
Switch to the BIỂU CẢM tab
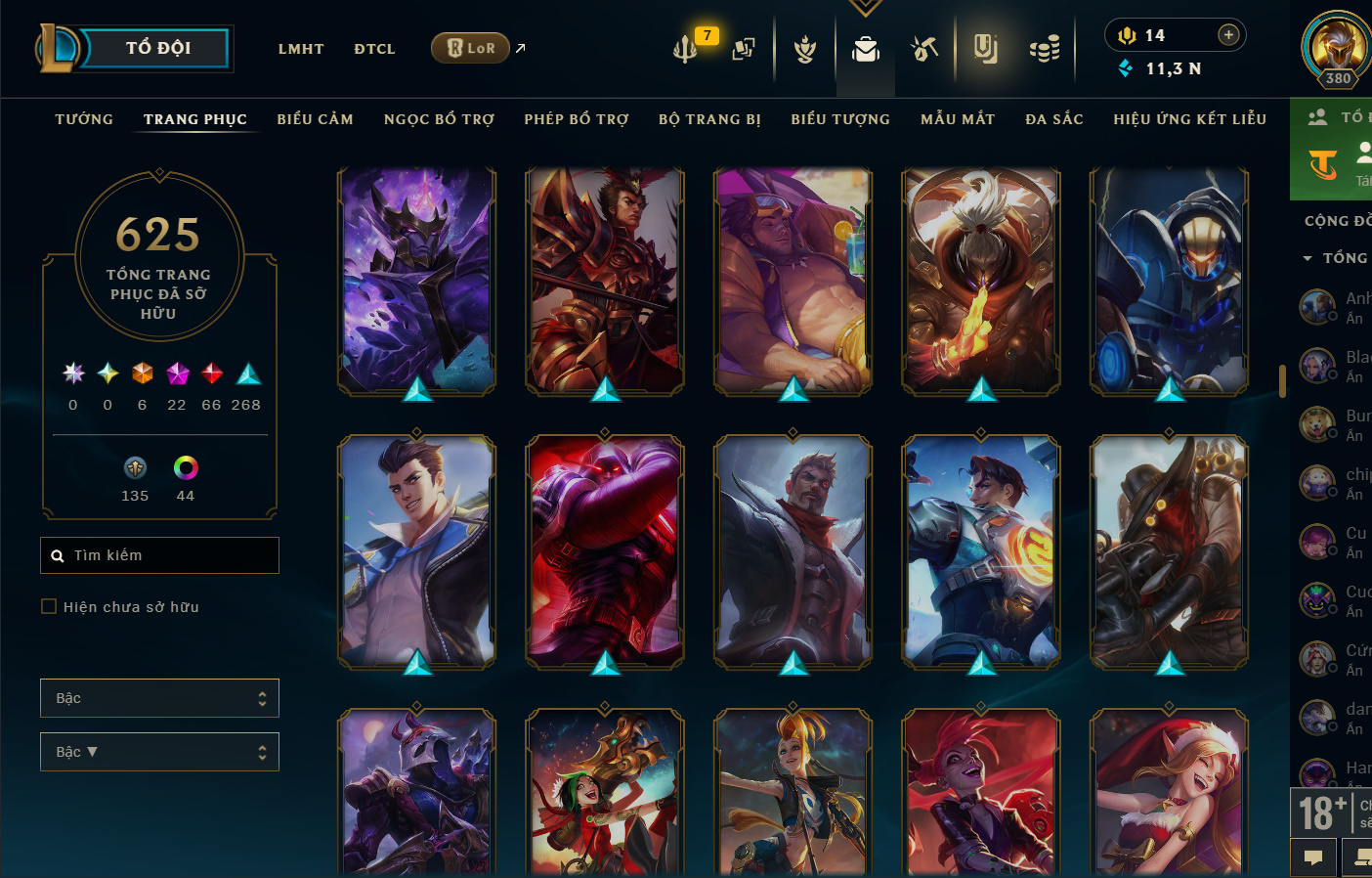[315, 119]
